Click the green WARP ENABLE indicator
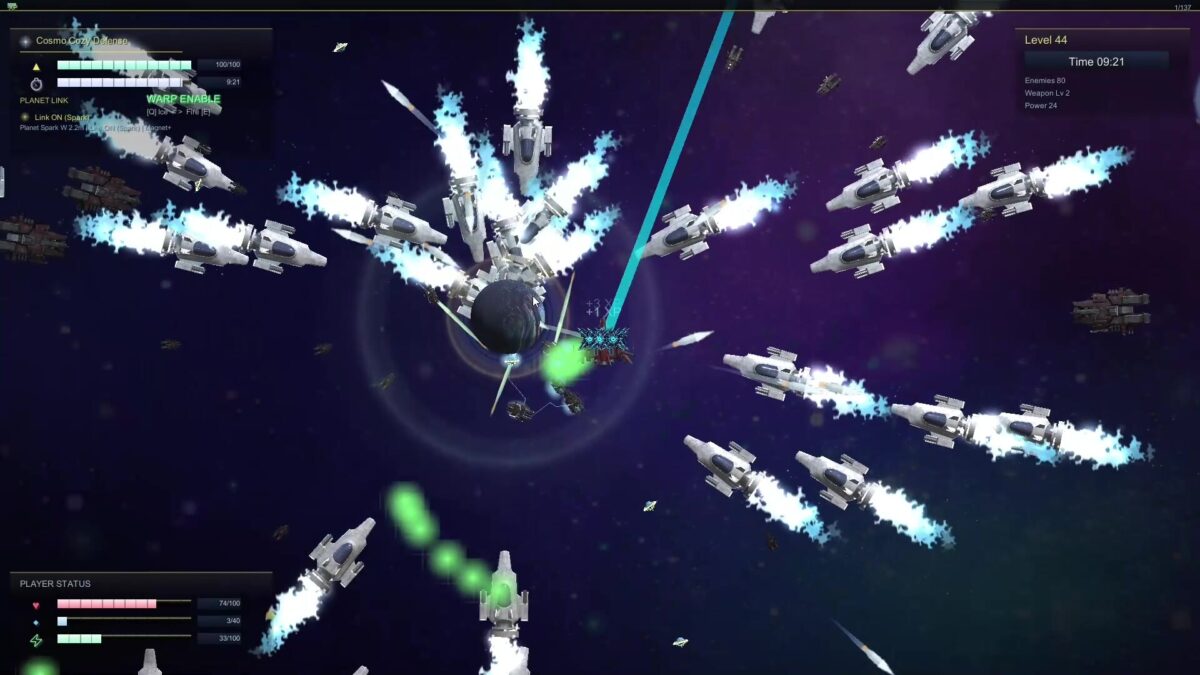 pyautogui.click(x=183, y=99)
